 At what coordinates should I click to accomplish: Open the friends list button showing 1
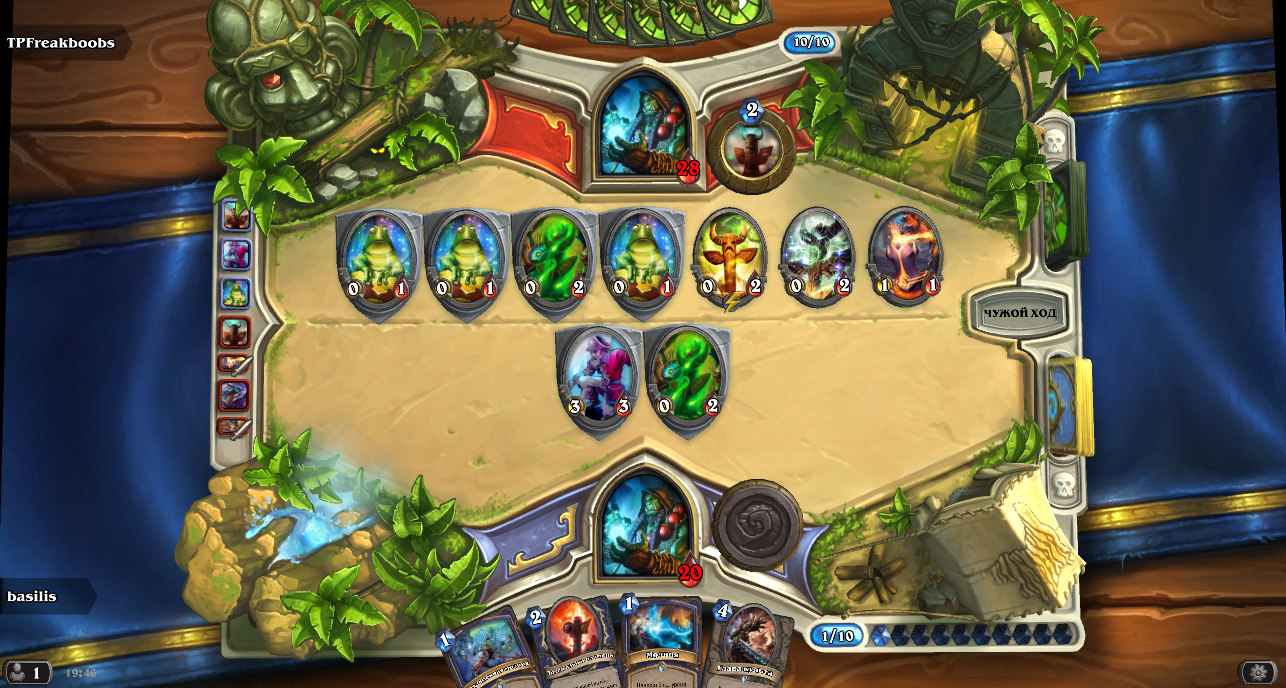tap(27, 673)
